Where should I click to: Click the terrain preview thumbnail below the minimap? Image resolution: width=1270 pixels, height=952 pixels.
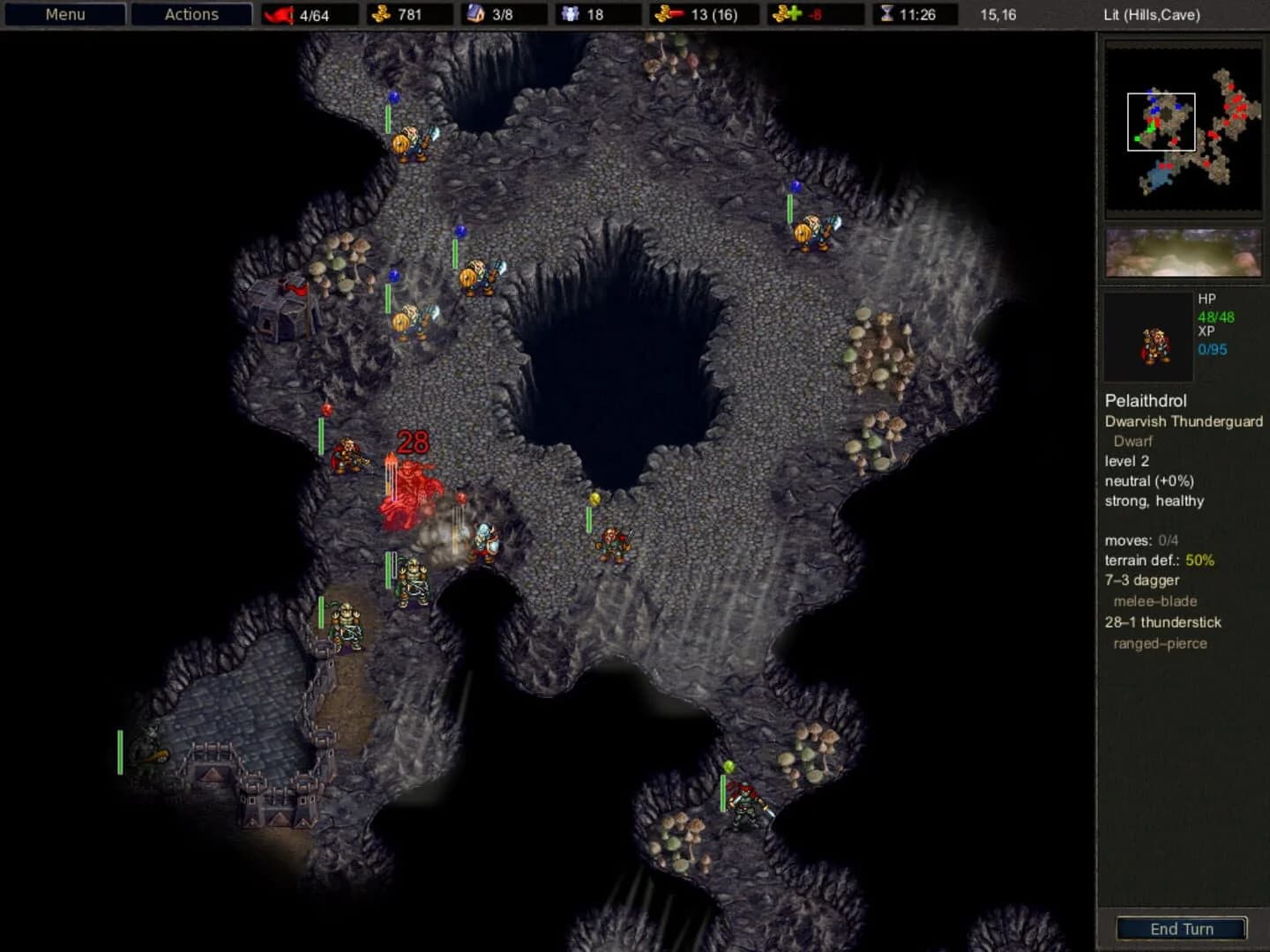(1183, 252)
